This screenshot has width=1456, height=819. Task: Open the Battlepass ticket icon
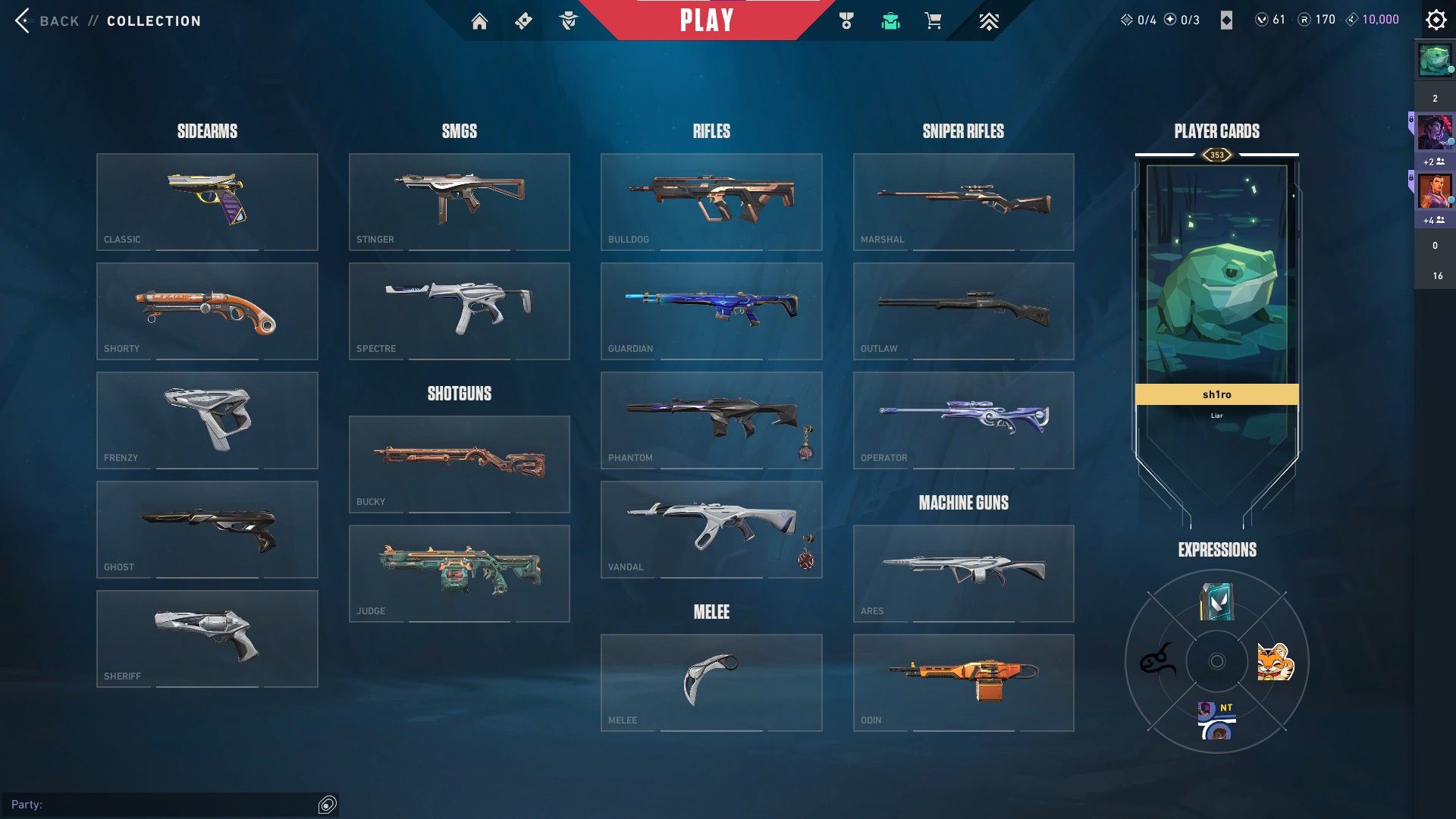(522, 21)
